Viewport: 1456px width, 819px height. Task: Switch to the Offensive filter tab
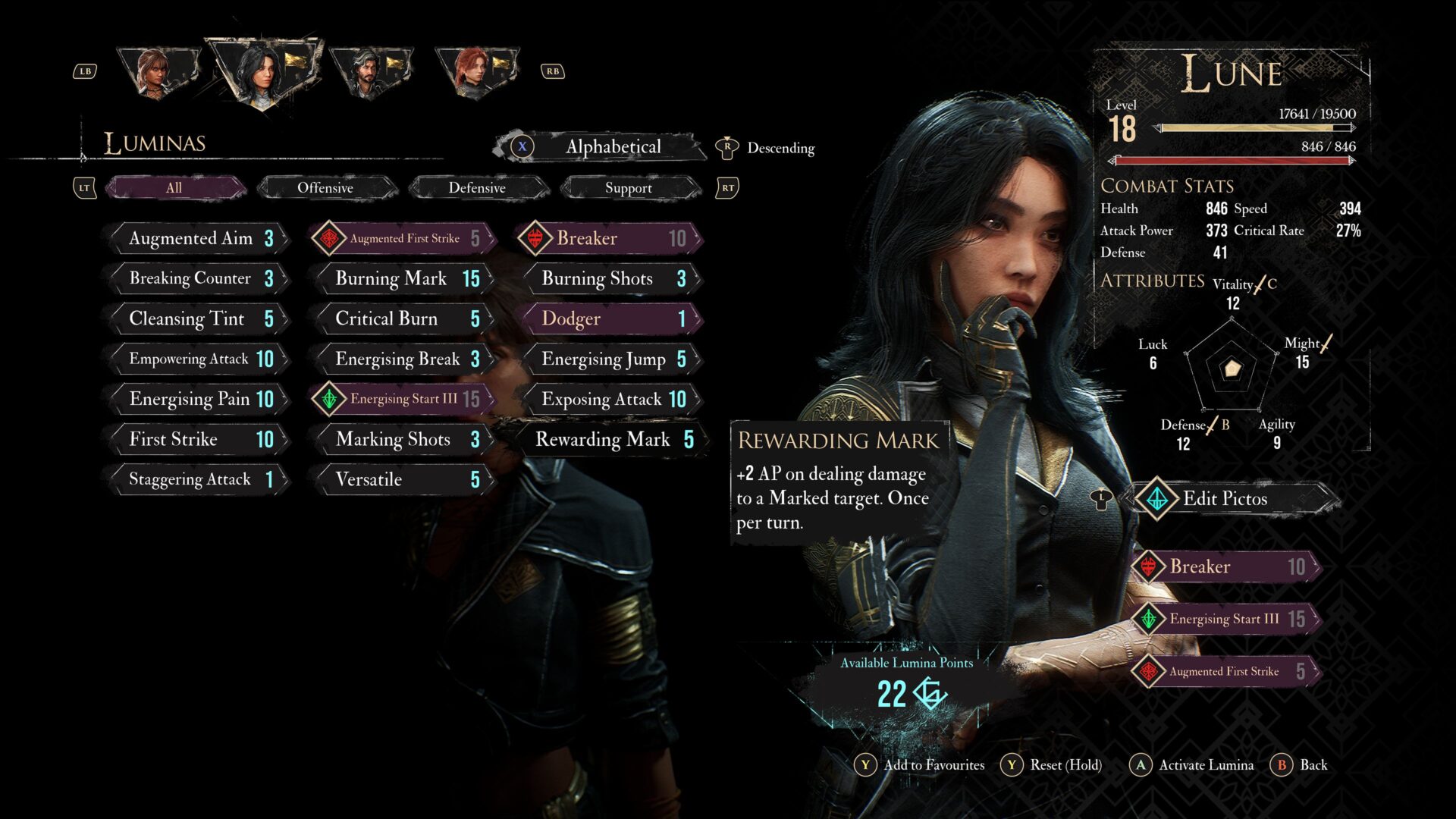(x=325, y=188)
